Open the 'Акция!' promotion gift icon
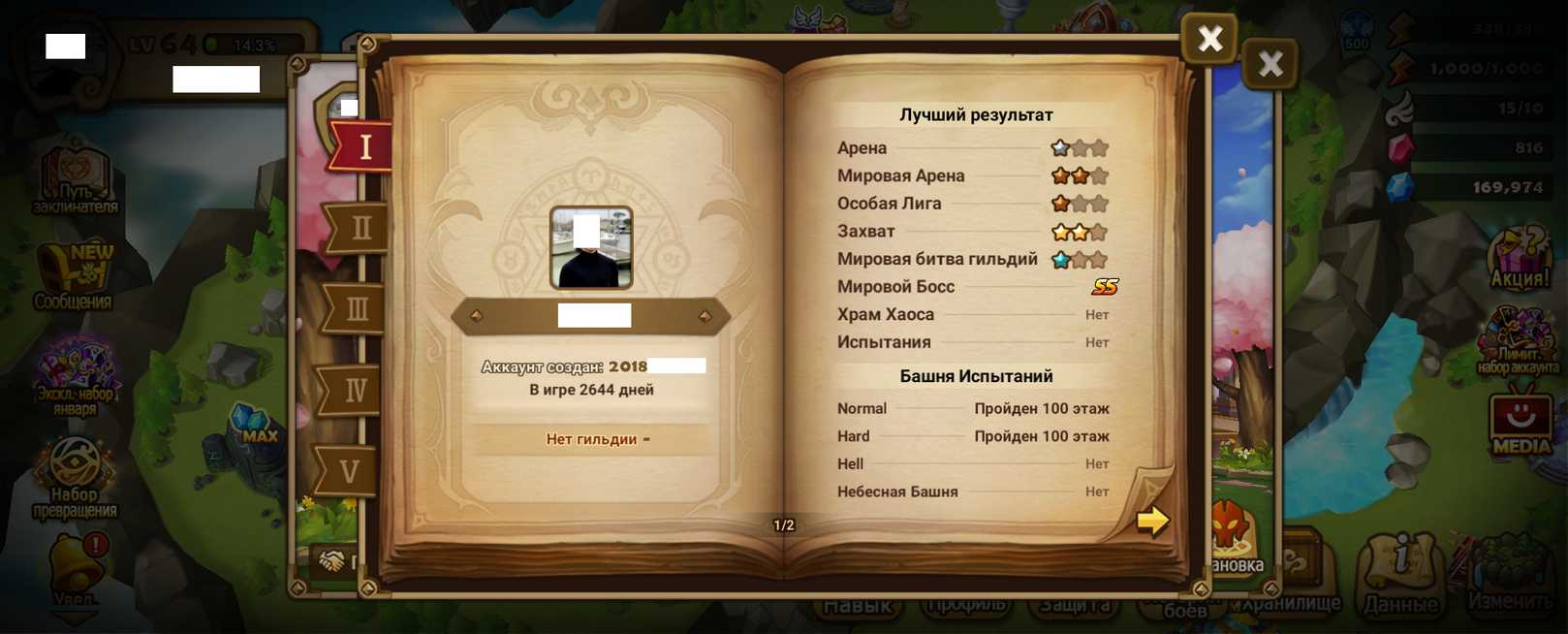 click(x=1521, y=257)
